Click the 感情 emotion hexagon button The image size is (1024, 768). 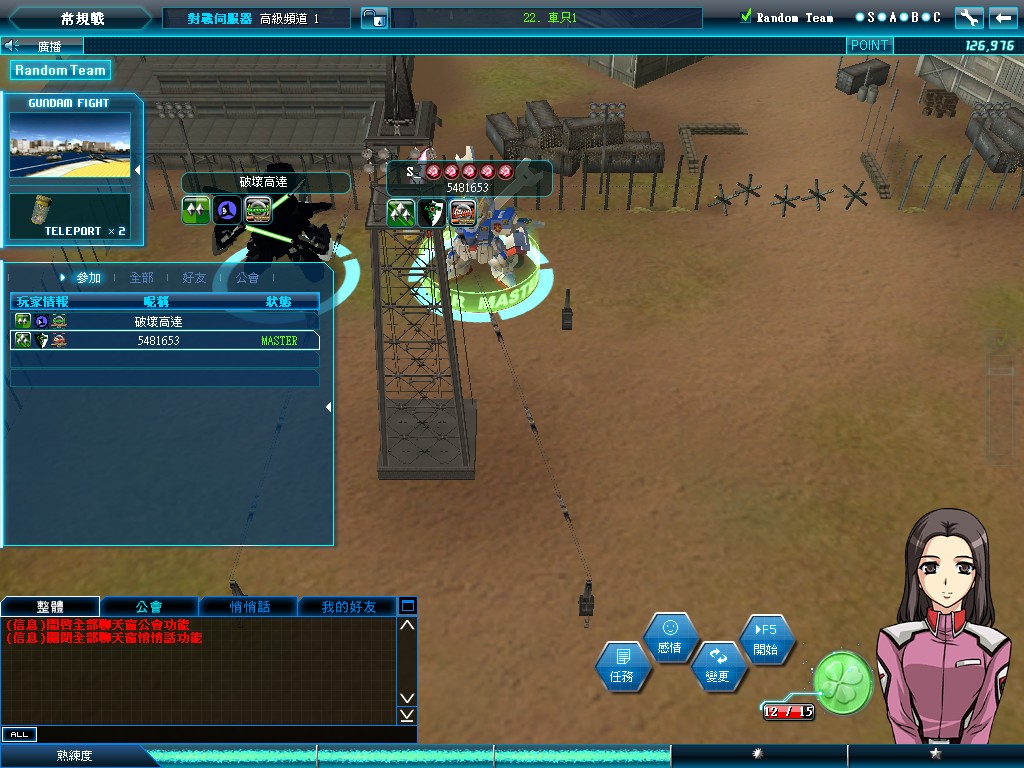(x=670, y=637)
